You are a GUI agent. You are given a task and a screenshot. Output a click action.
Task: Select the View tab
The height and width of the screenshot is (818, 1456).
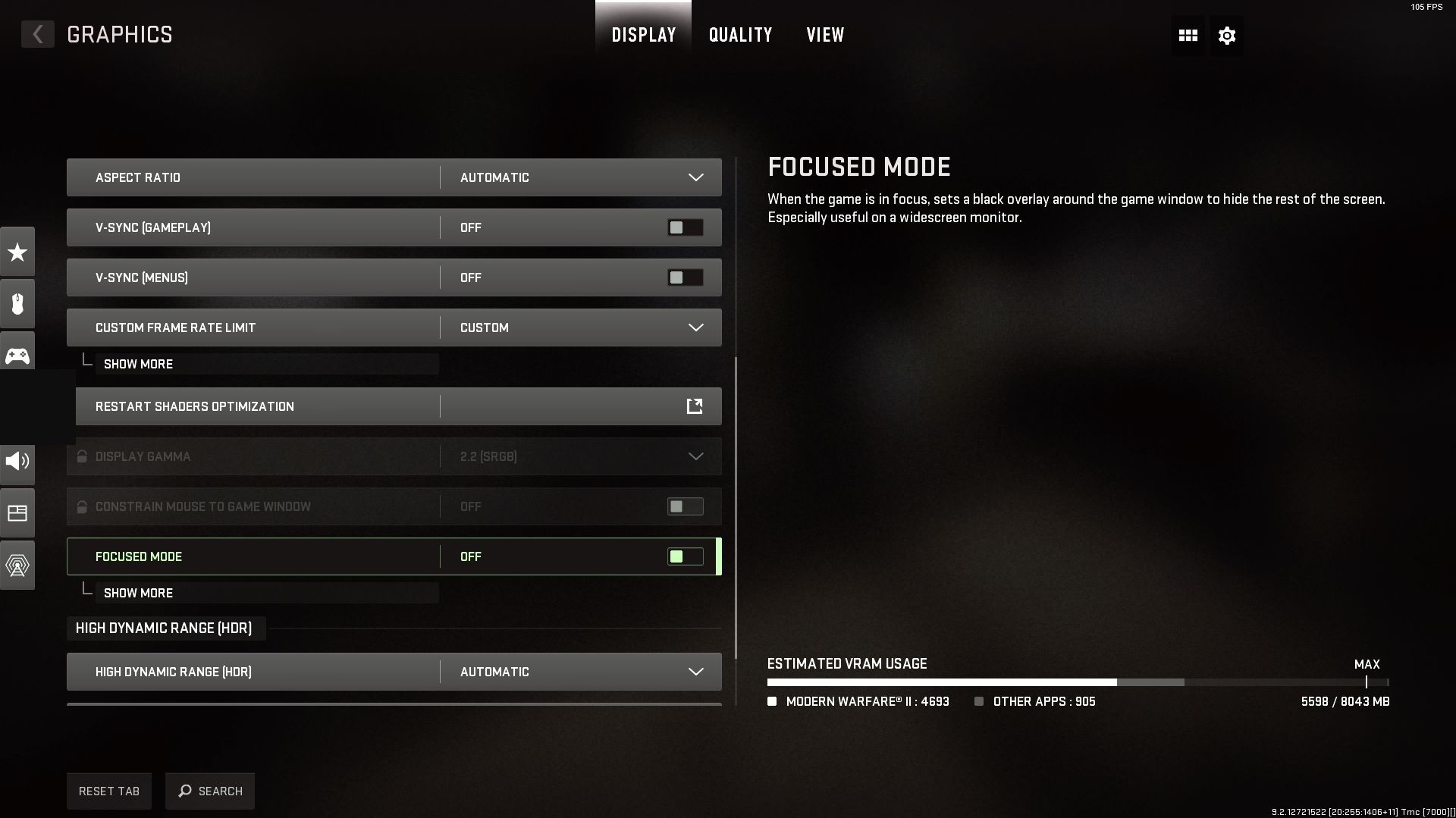[824, 35]
